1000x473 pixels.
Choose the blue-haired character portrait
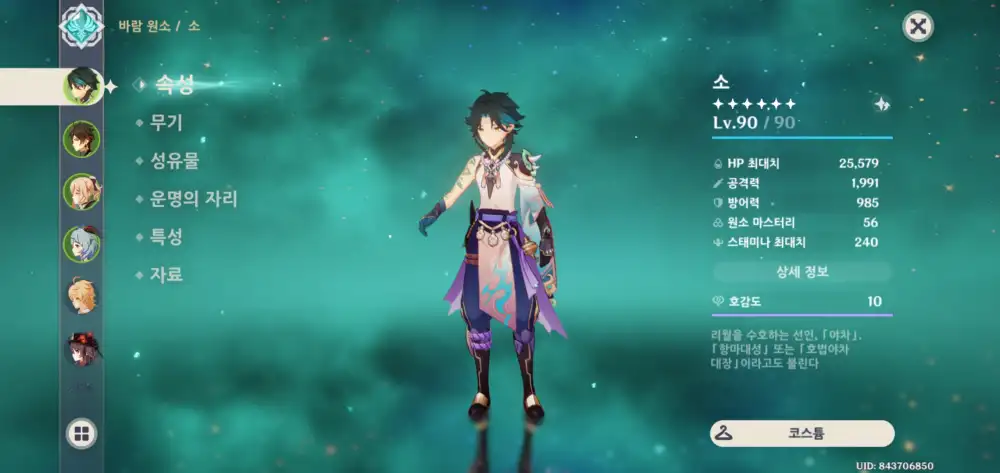point(82,243)
